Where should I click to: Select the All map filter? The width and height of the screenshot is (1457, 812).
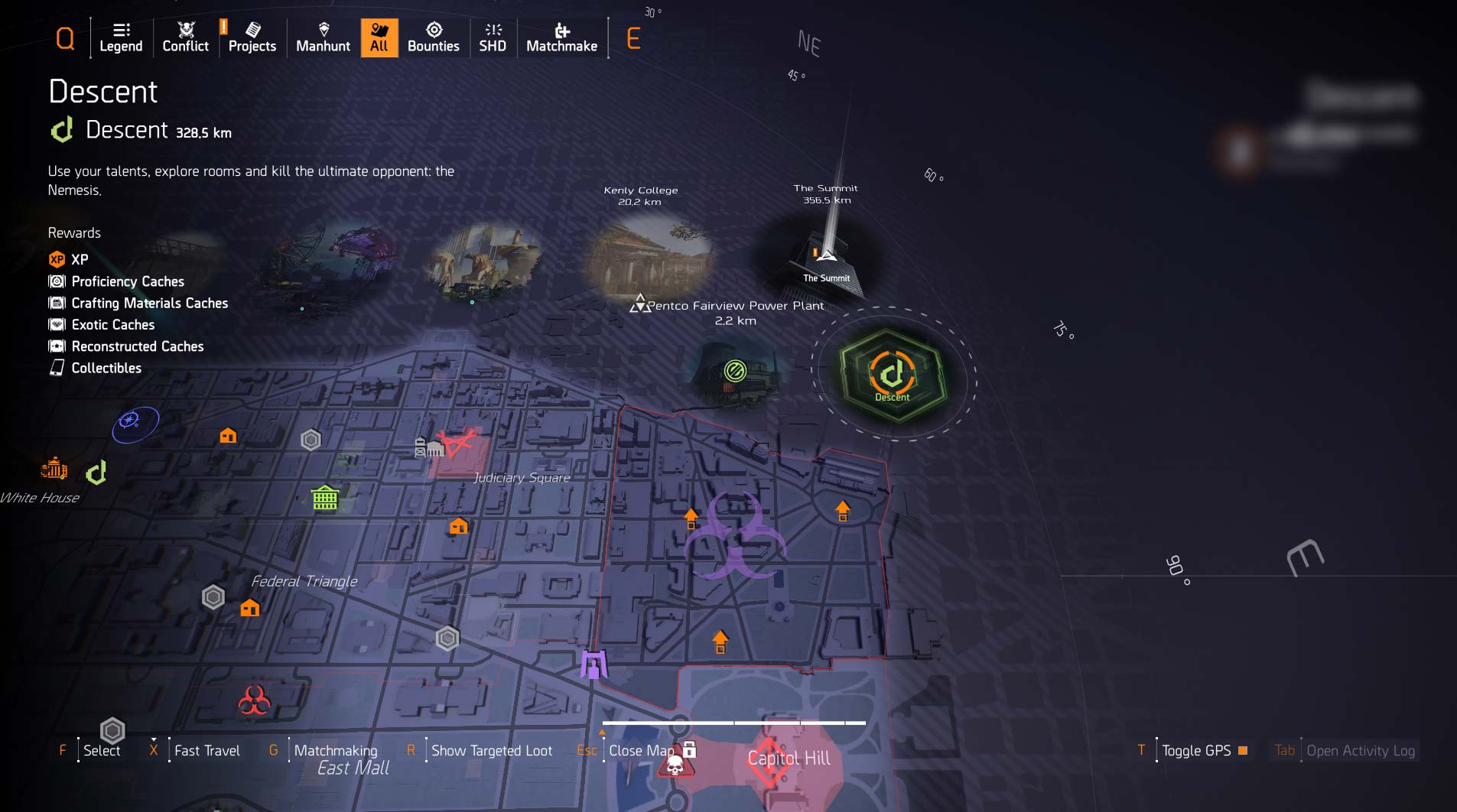379,37
